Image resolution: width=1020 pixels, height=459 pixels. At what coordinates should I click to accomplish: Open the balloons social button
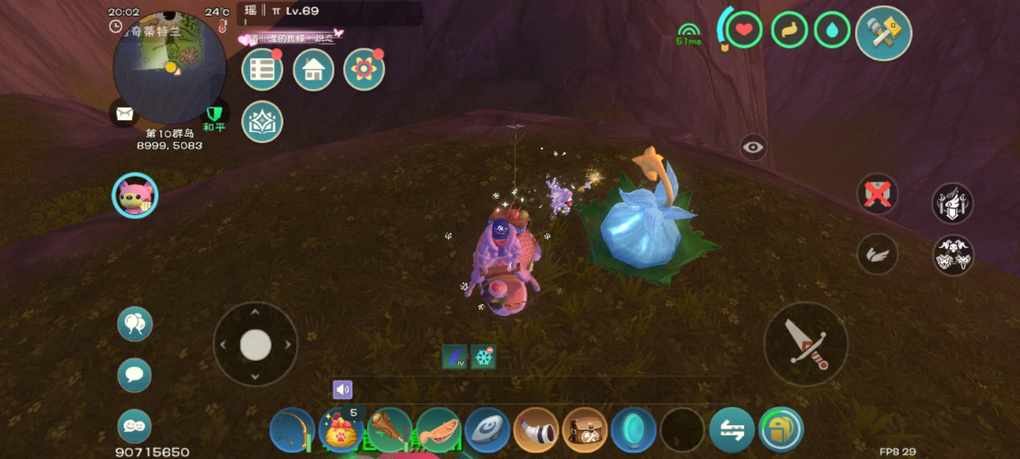click(135, 324)
